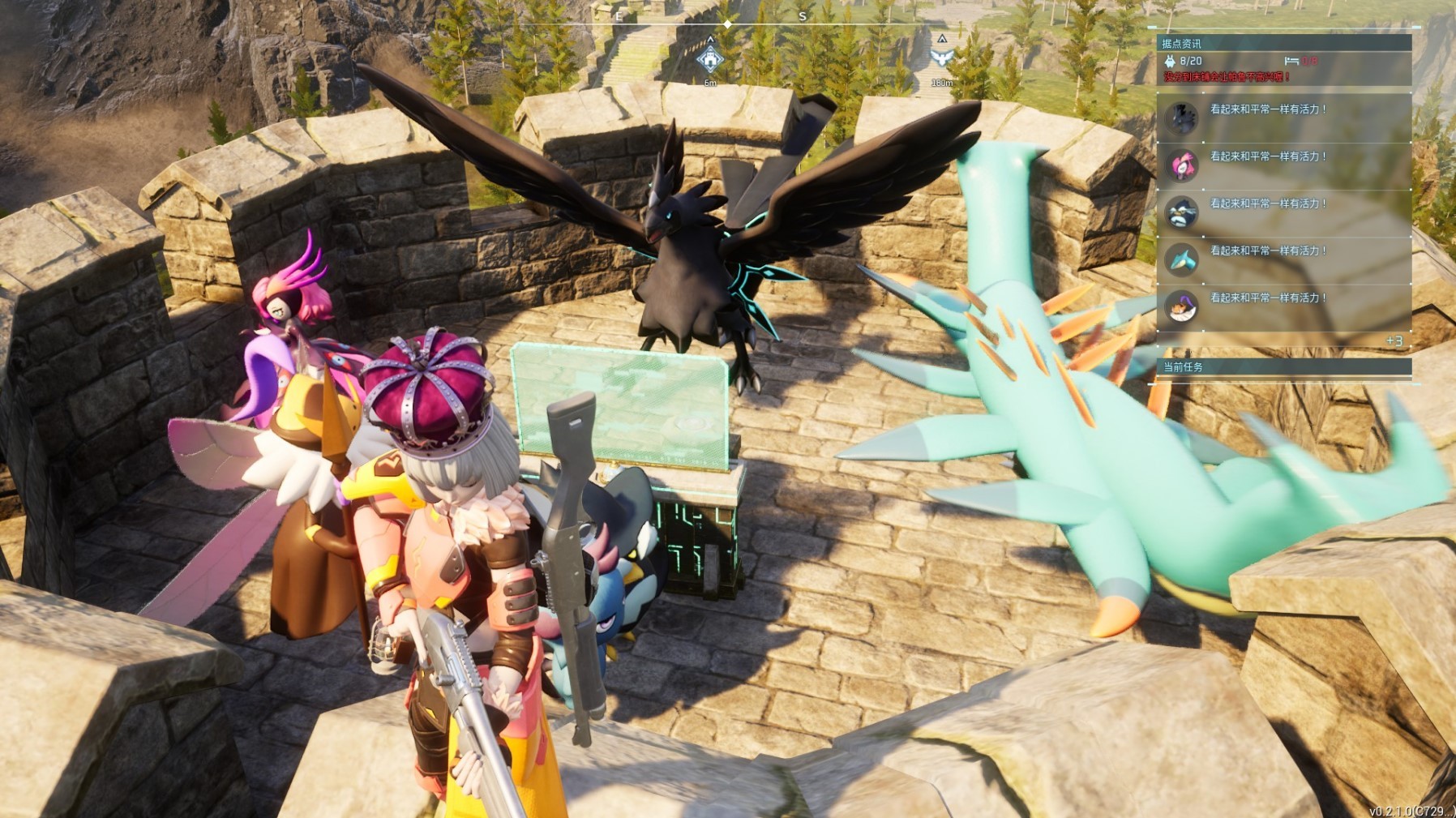Open the 当前任务 current task tracker
The height and width of the screenshot is (818, 1456).
click(1184, 367)
